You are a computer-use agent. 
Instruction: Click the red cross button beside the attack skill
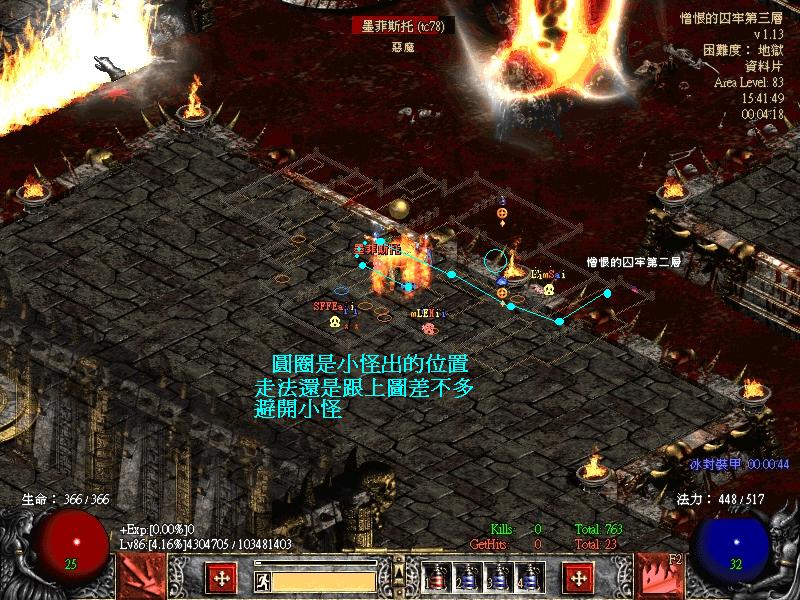pyautogui.click(x=221, y=578)
